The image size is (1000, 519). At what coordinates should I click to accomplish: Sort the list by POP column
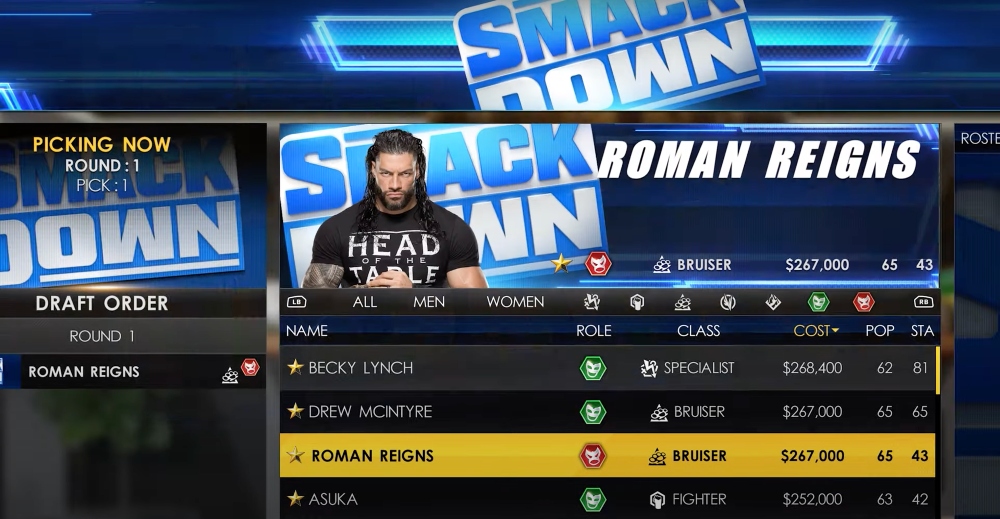(x=880, y=330)
